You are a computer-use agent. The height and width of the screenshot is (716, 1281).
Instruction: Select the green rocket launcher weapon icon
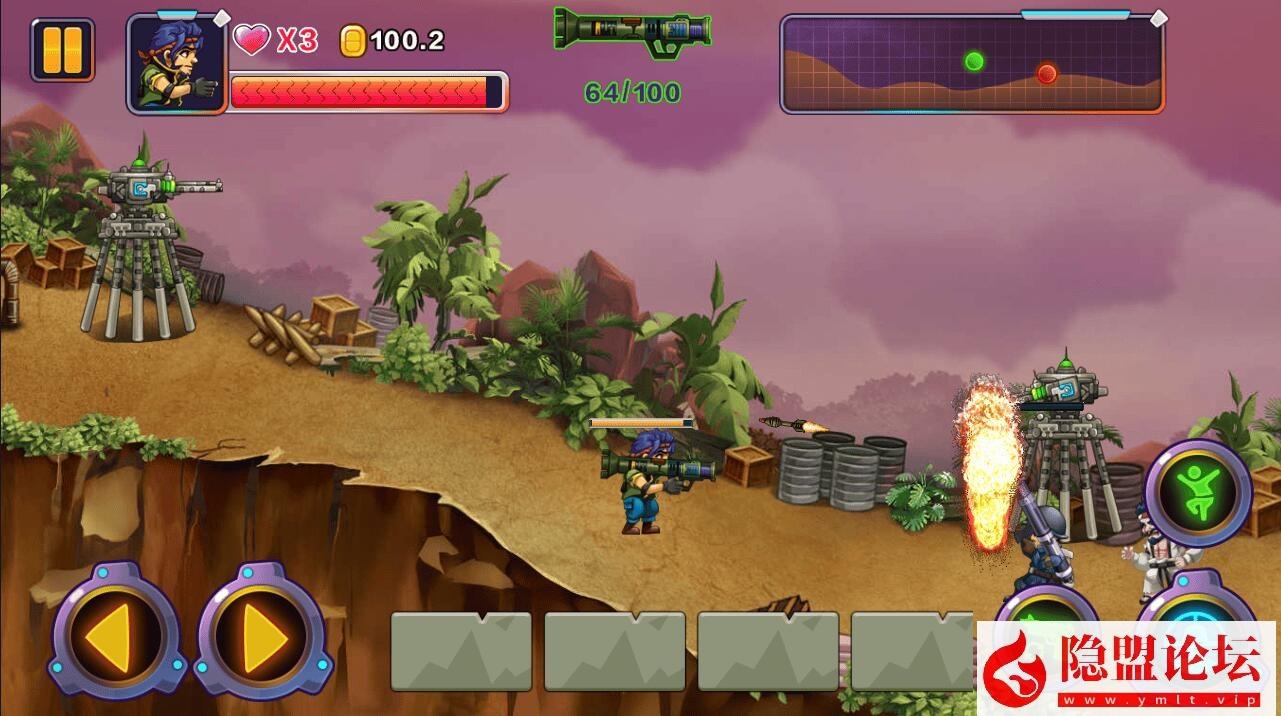[x=632, y=31]
